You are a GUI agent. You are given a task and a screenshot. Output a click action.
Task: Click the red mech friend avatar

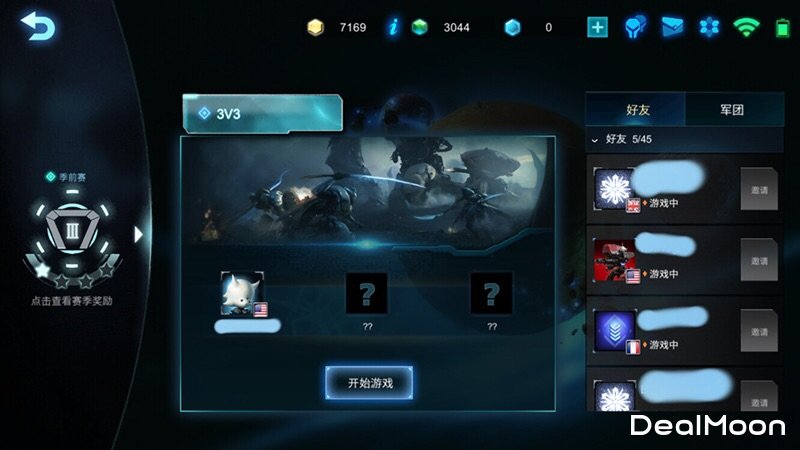616,260
